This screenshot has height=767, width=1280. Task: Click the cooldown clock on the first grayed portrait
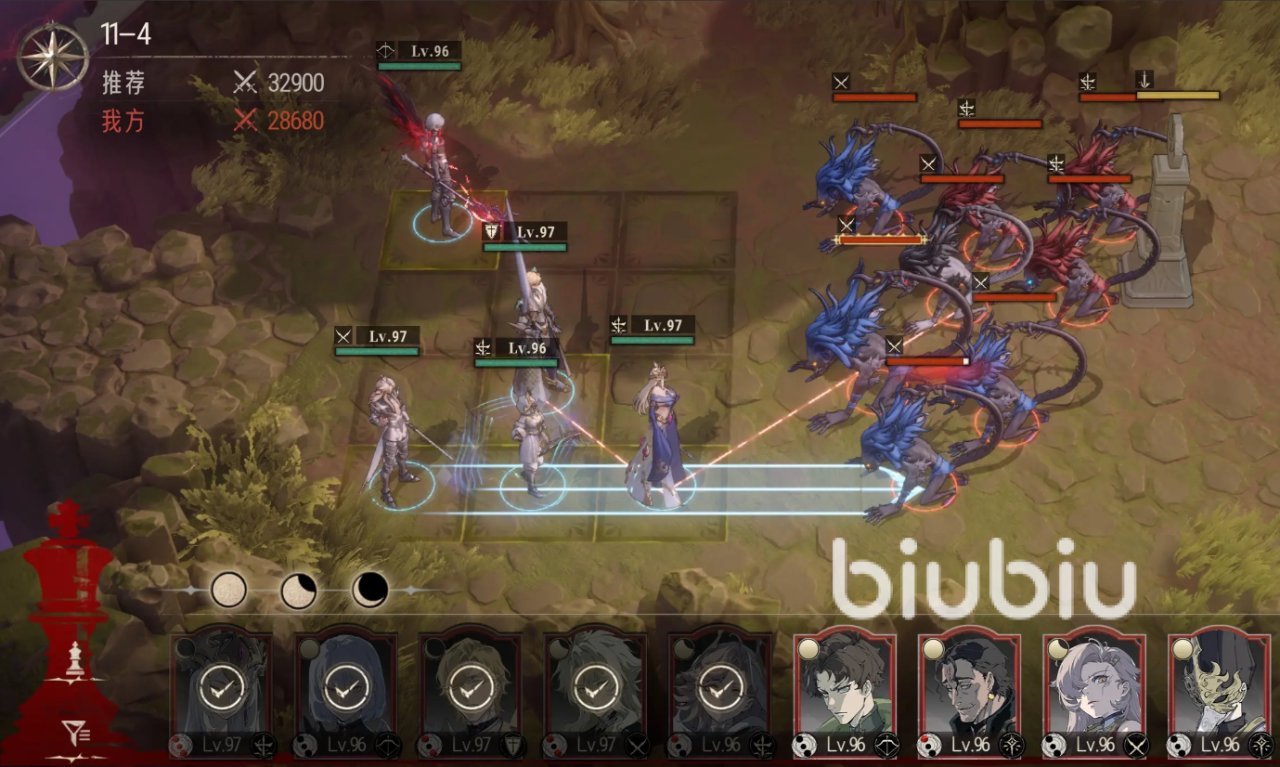221,688
